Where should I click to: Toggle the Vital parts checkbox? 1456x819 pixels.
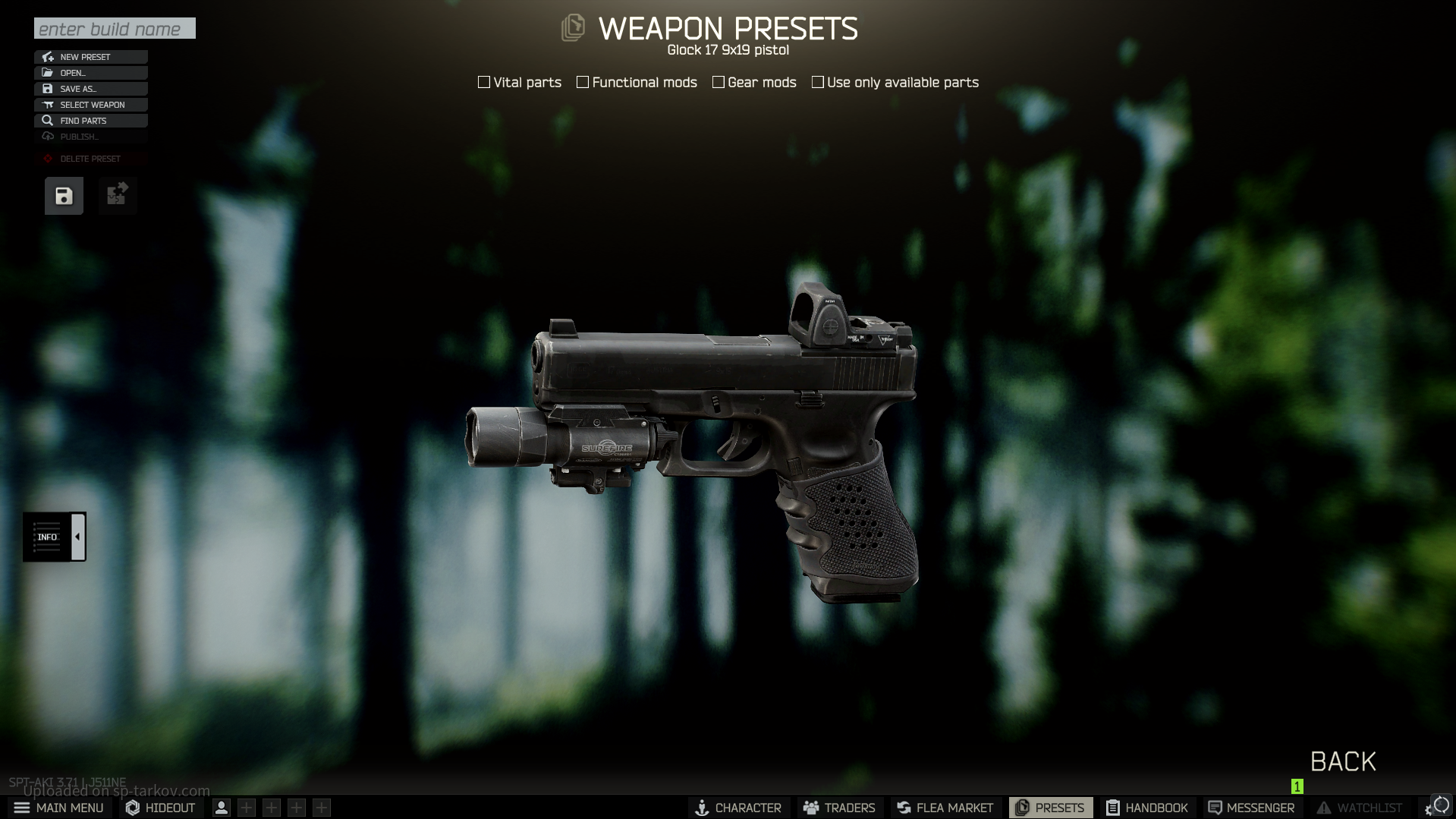tap(484, 82)
